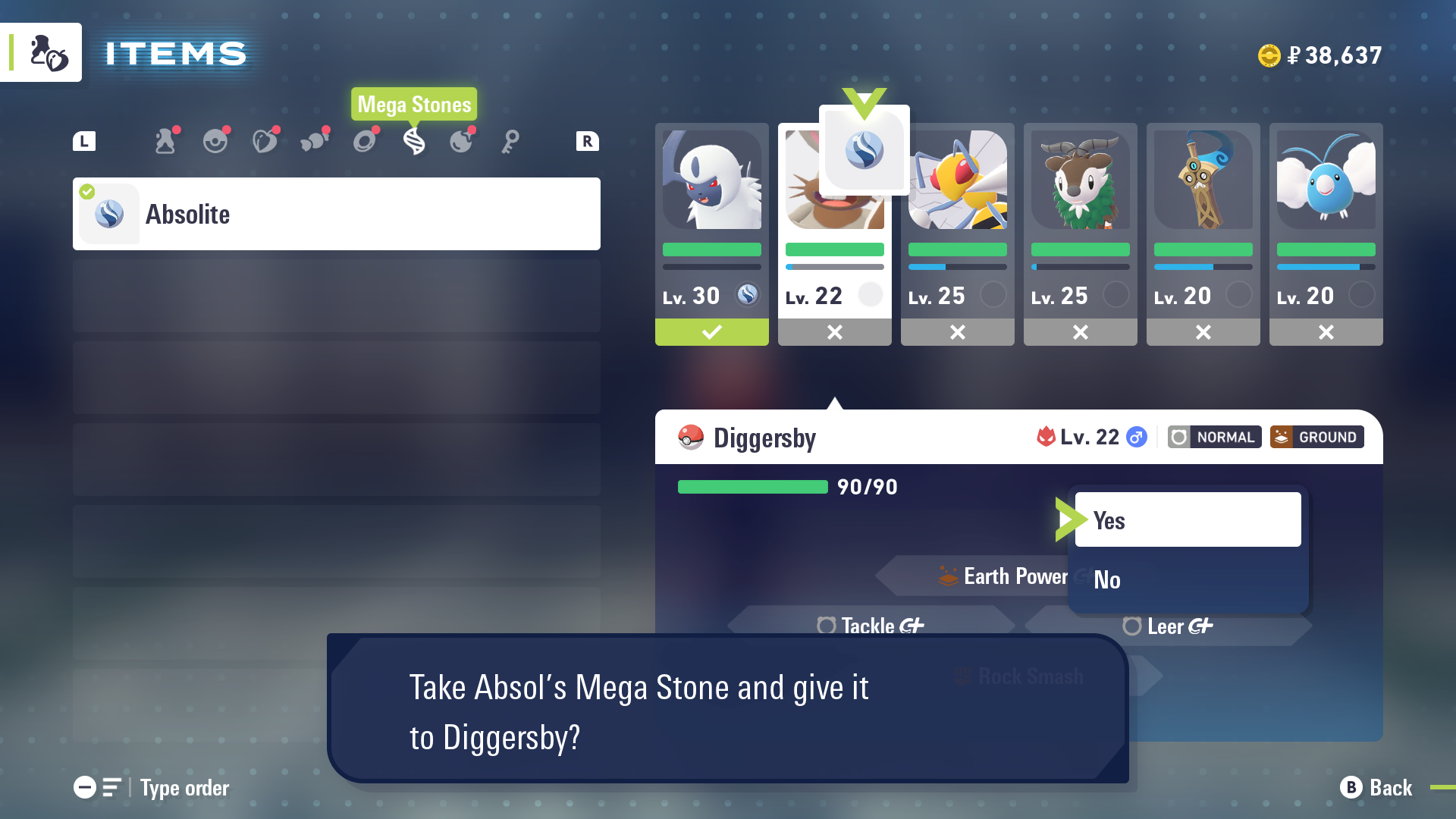Viewport: 1456px width, 819px height.
Task: Go back using the Back button
Action: click(1376, 788)
